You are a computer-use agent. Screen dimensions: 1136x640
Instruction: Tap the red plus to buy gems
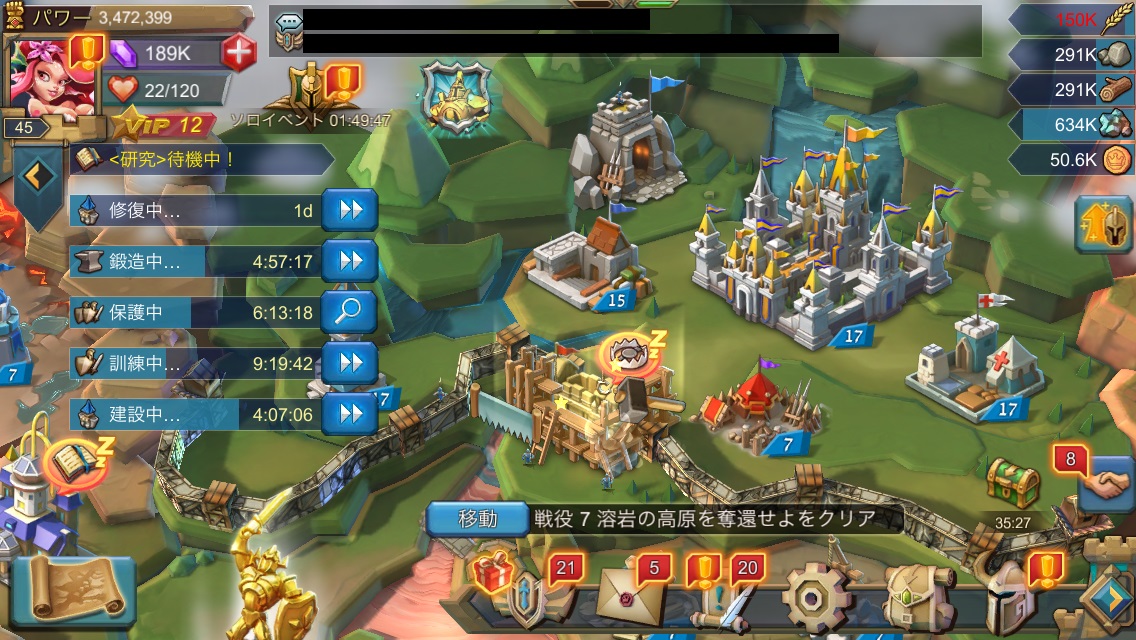coord(238,52)
